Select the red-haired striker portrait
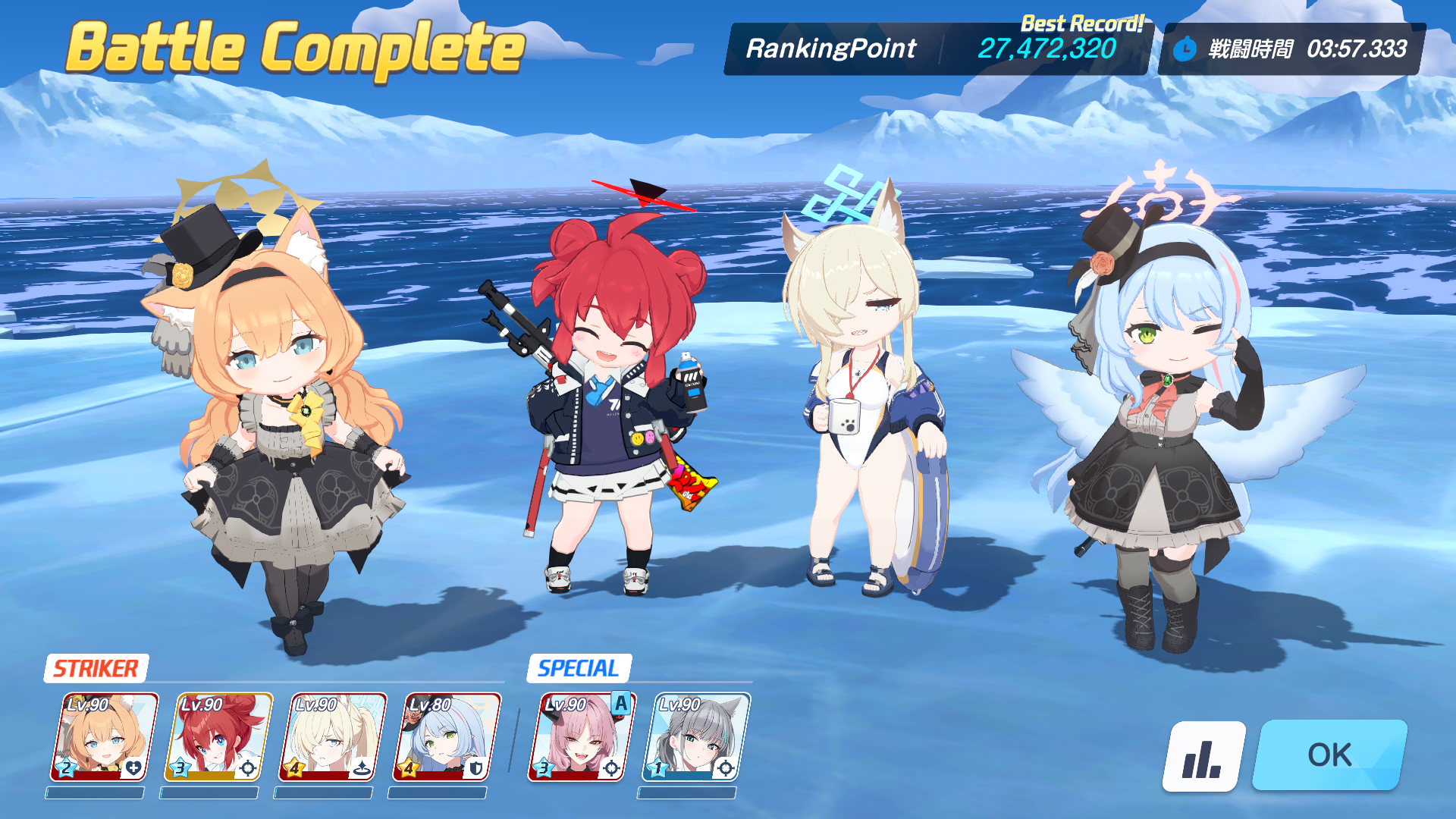 pyautogui.click(x=218, y=737)
